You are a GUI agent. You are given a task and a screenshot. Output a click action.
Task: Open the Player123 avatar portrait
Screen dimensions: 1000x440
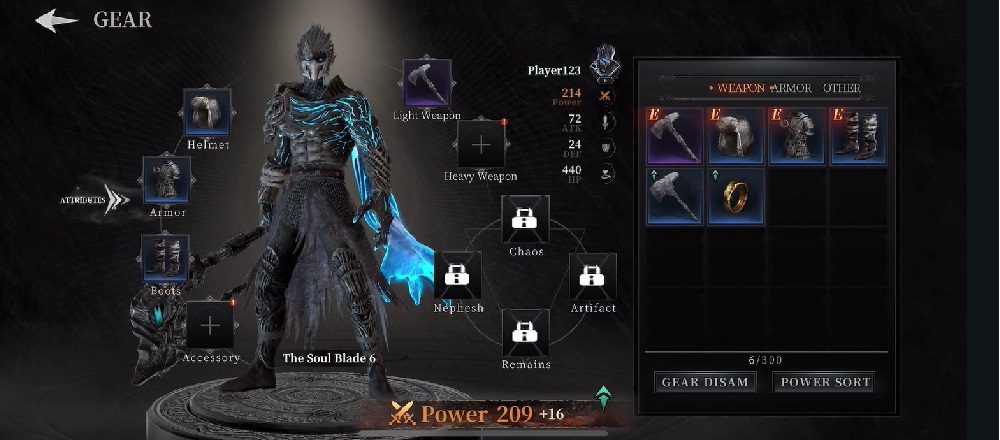pyautogui.click(x=603, y=66)
